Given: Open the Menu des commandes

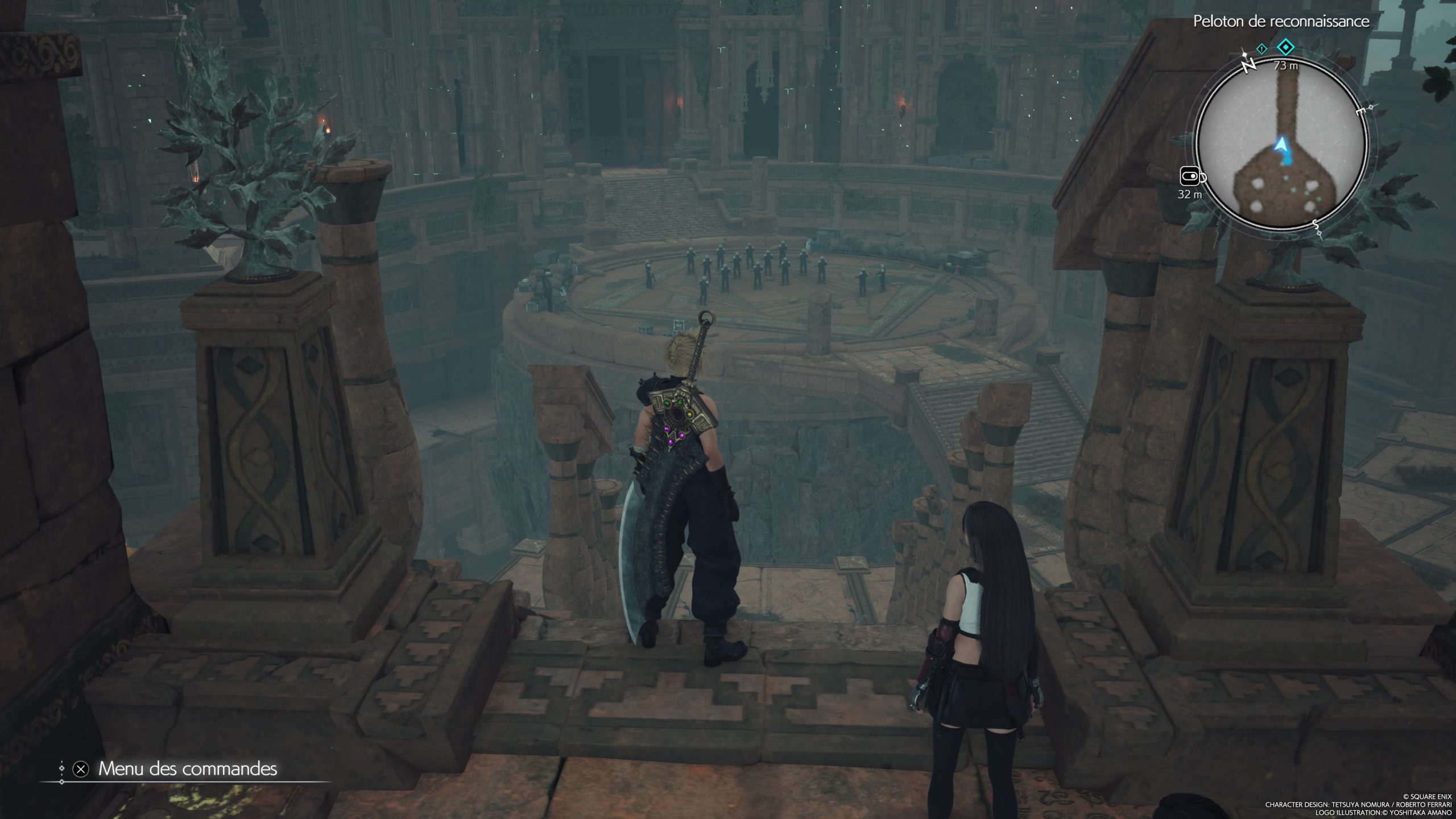Looking at the screenshot, I should coord(188,769).
